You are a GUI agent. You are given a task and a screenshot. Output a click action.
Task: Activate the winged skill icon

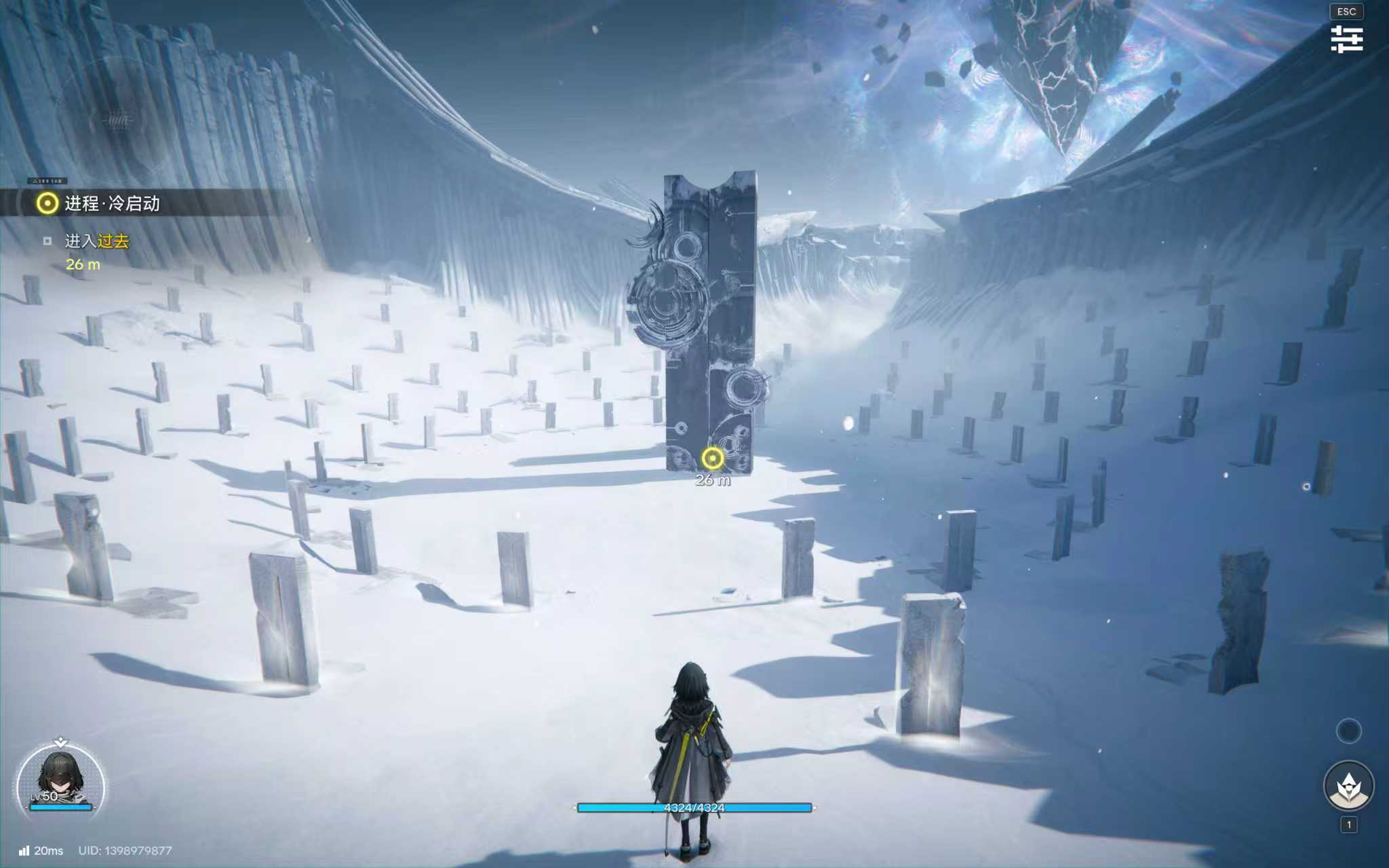pos(1348,786)
